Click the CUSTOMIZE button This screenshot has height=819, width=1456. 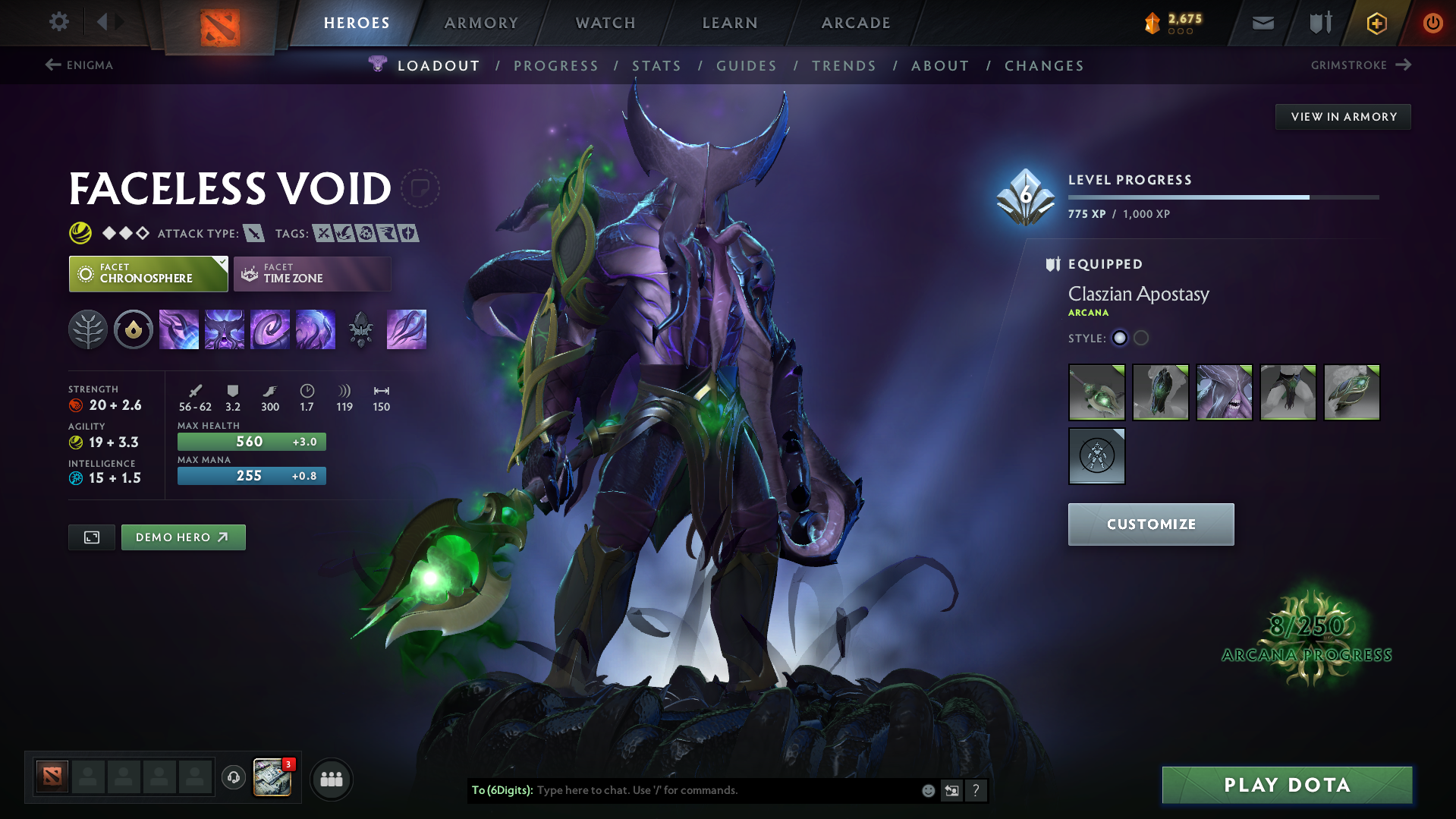pyautogui.click(x=1150, y=524)
